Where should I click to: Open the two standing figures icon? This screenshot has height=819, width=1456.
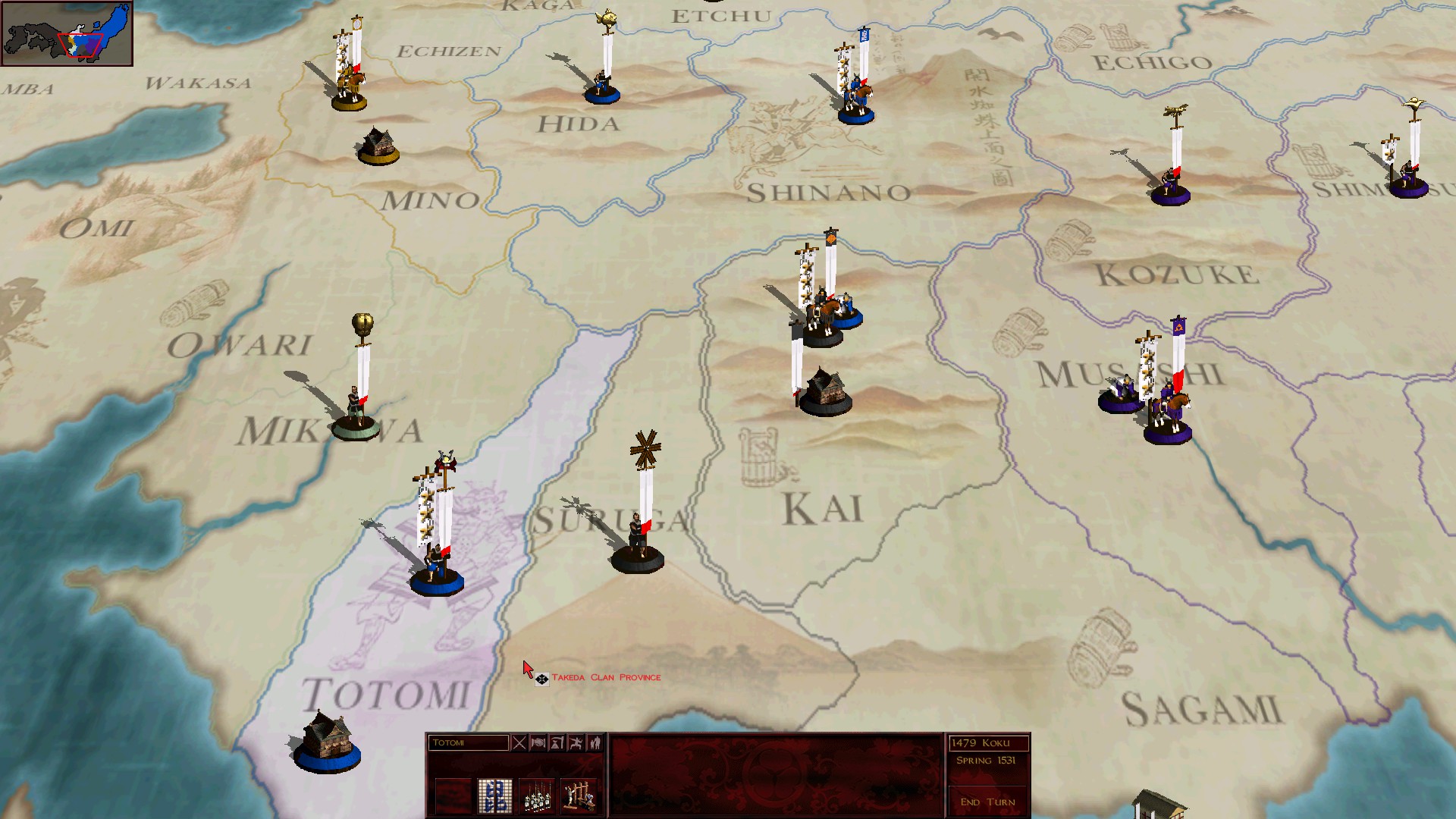[x=595, y=743]
